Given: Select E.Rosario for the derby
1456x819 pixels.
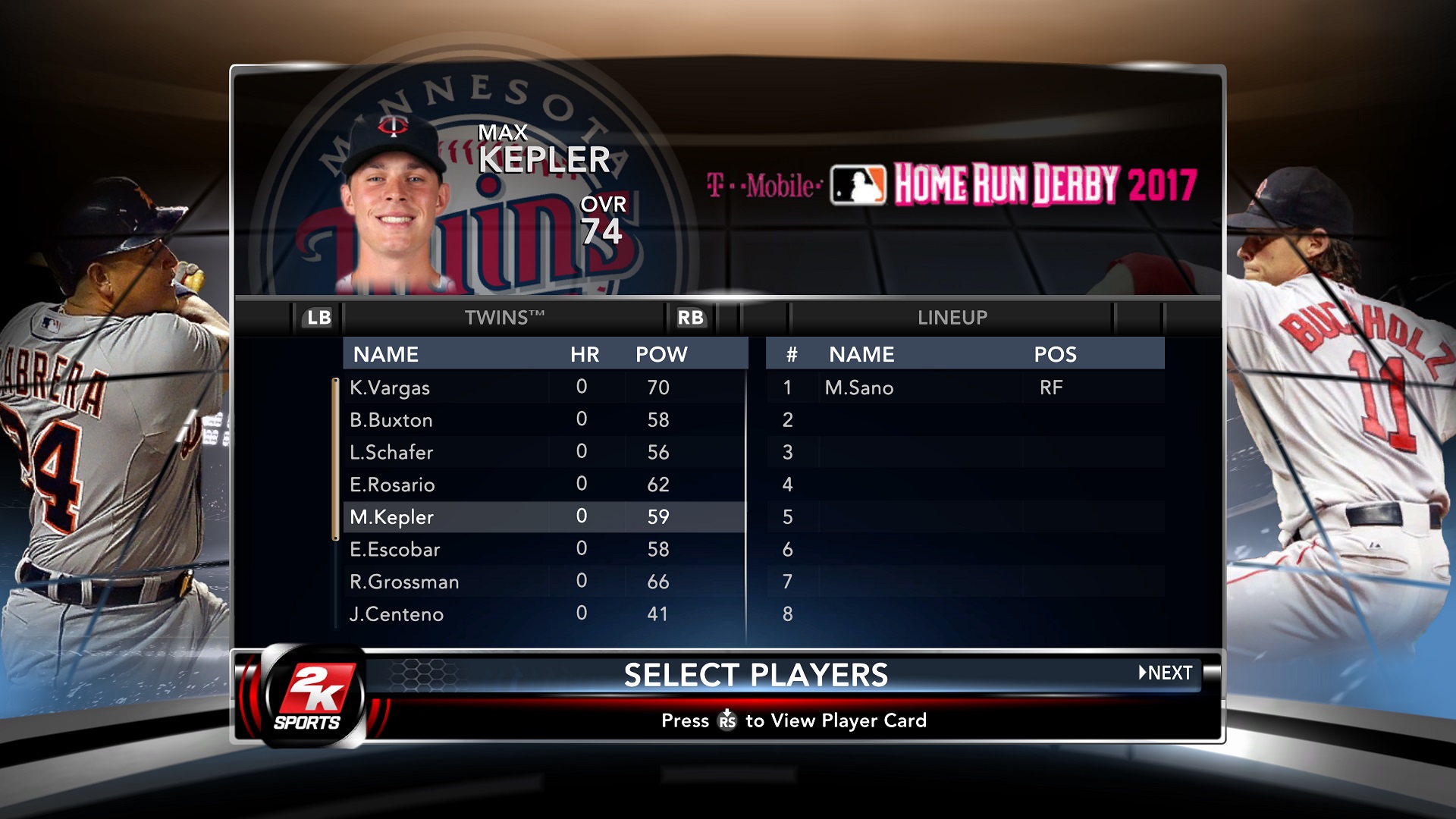Looking at the screenshot, I should coord(392,485).
